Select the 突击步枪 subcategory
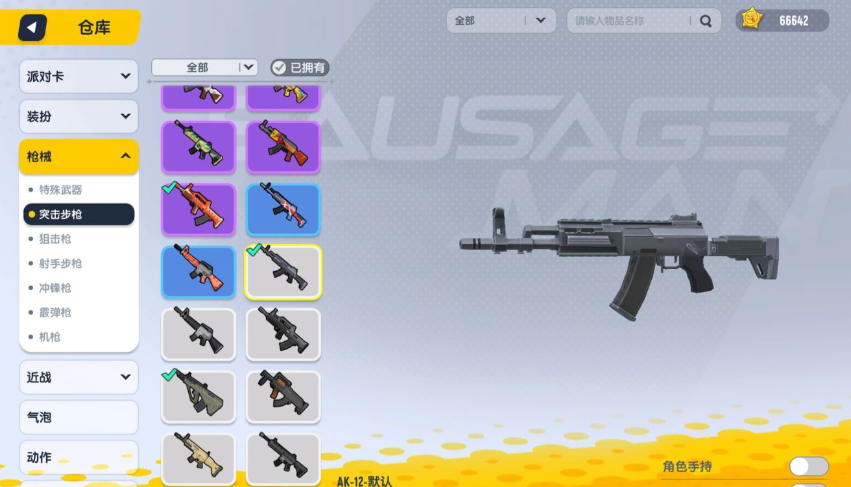851x487 pixels. tap(78, 214)
